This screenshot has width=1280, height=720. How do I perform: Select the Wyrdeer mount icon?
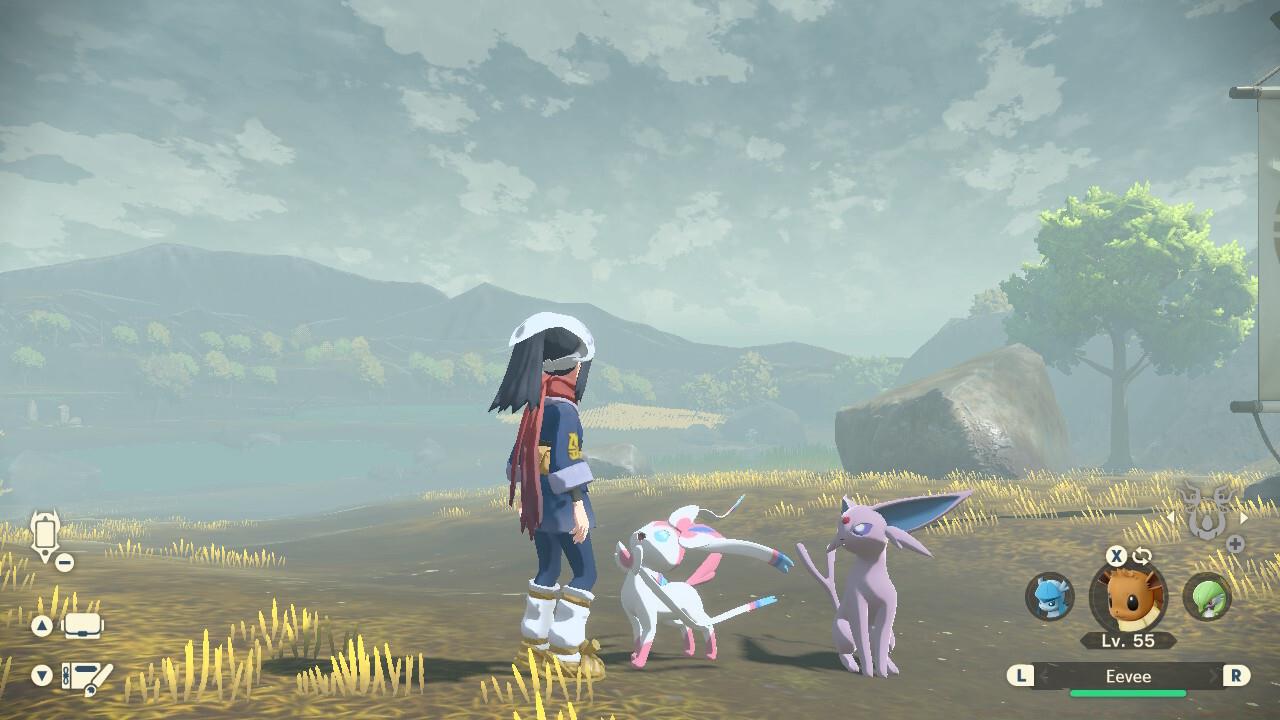click(x=1206, y=514)
